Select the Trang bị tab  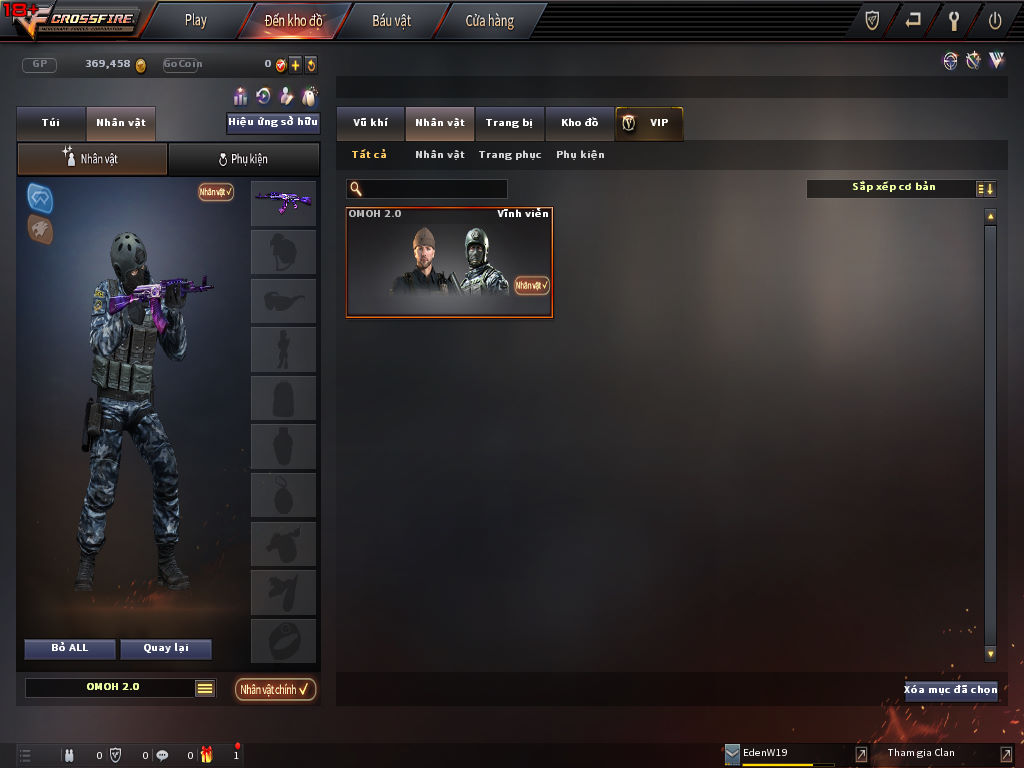[509, 123]
